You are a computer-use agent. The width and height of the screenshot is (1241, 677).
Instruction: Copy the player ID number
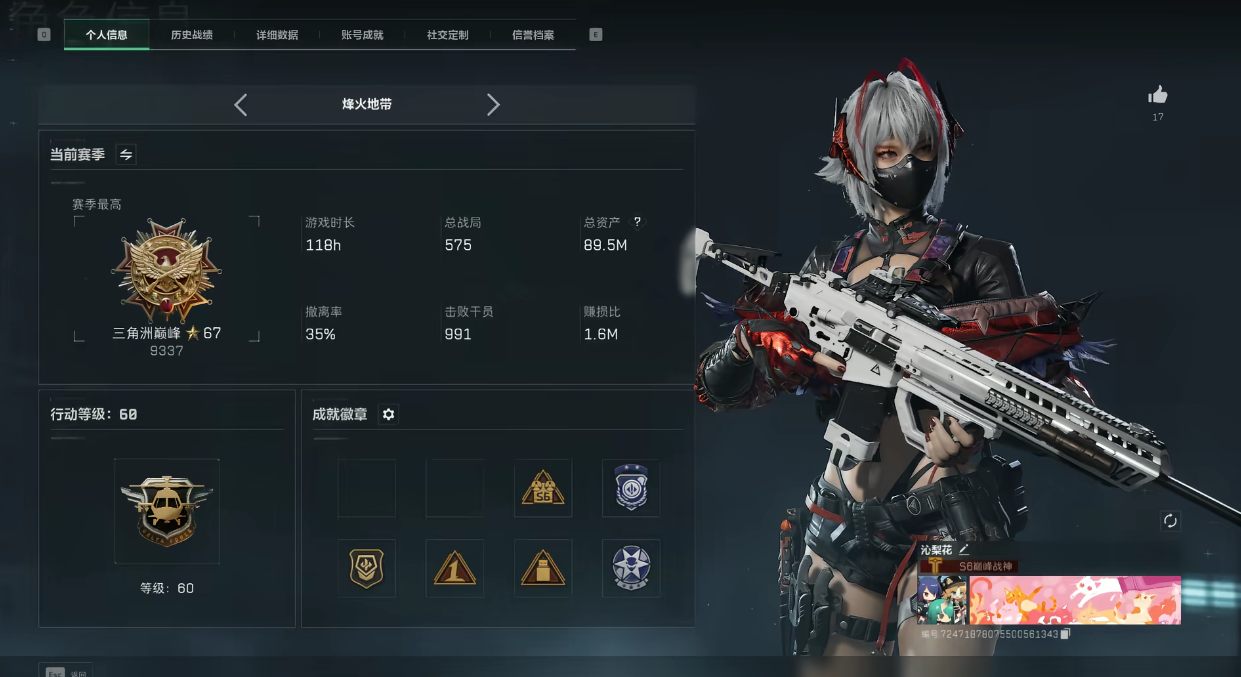[x=1065, y=634]
